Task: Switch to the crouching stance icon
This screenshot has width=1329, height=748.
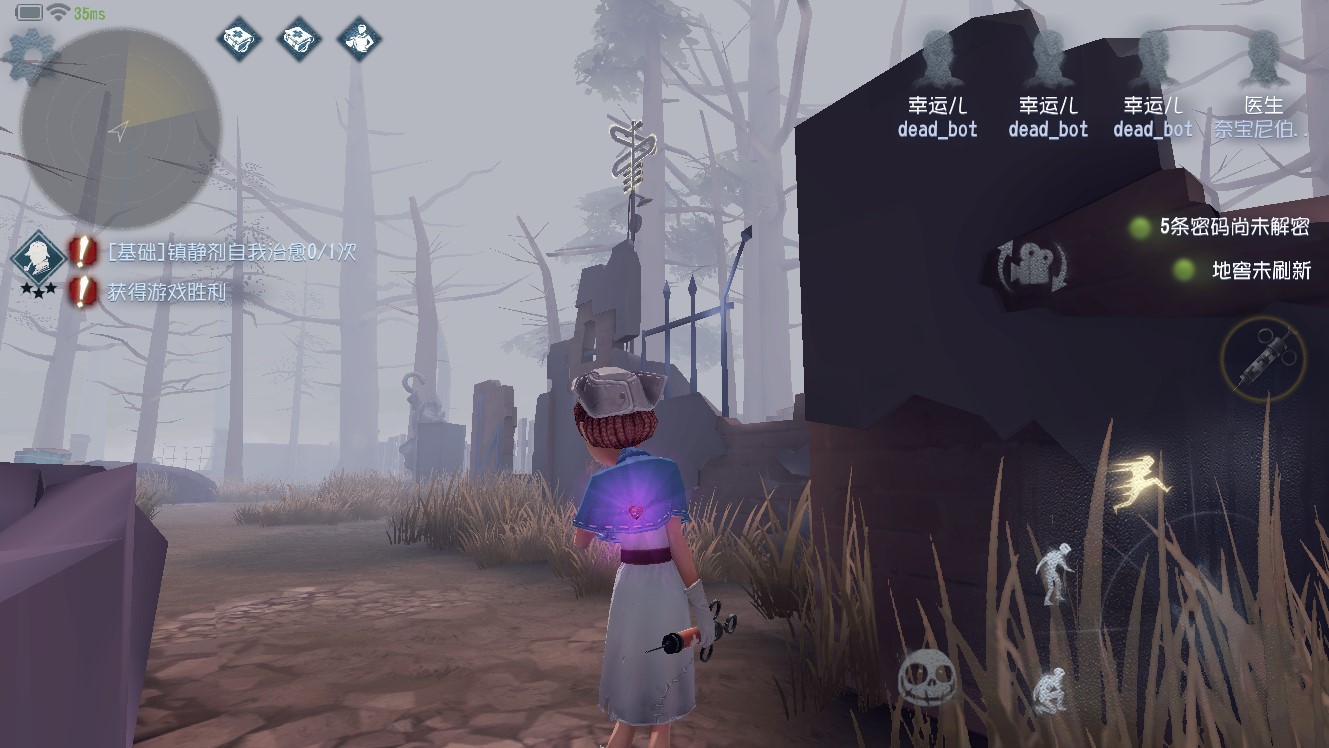Action: point(1049,690)
